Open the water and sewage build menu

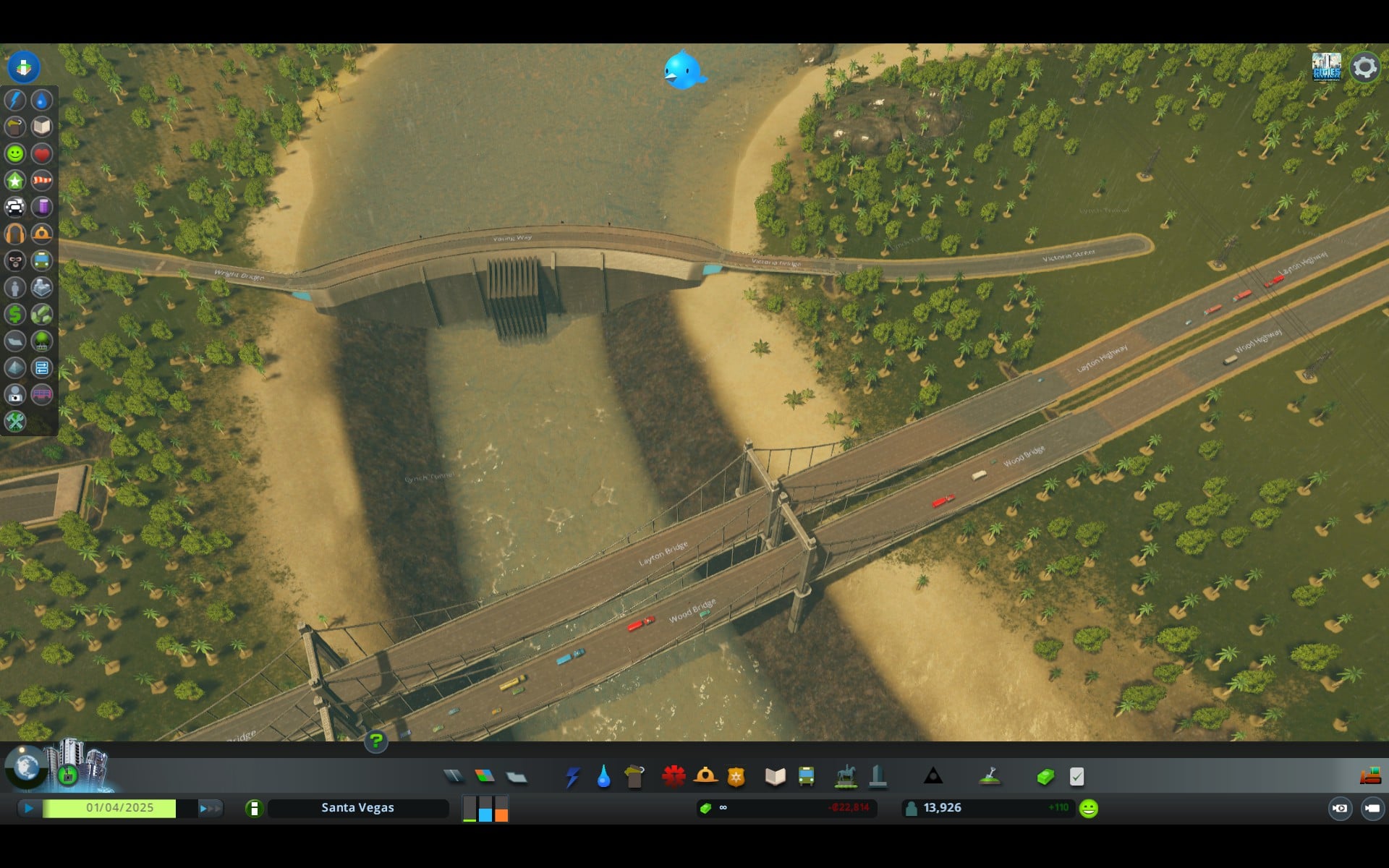603,777
